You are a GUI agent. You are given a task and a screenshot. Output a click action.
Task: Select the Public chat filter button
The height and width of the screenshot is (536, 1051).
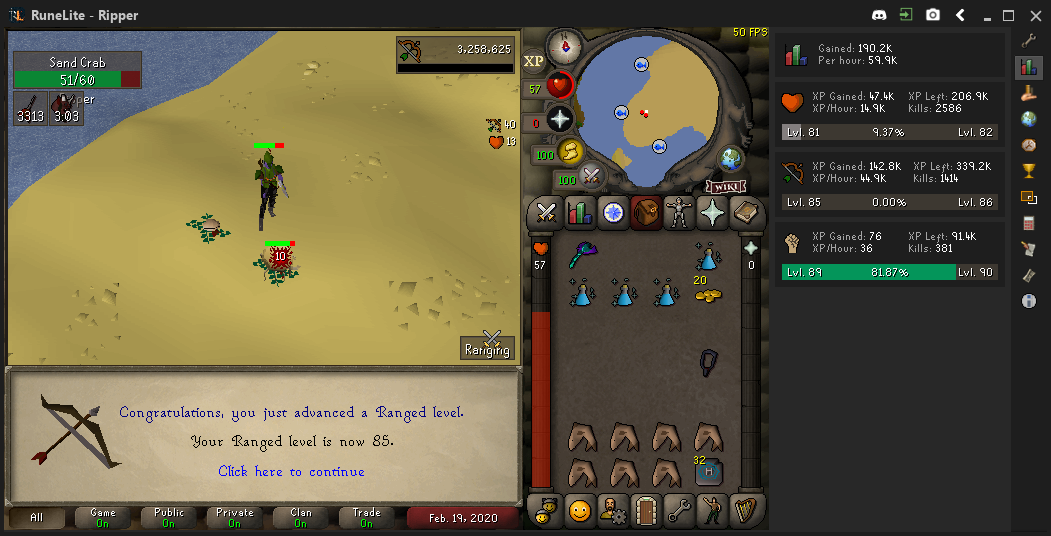(x=169, y=517)
